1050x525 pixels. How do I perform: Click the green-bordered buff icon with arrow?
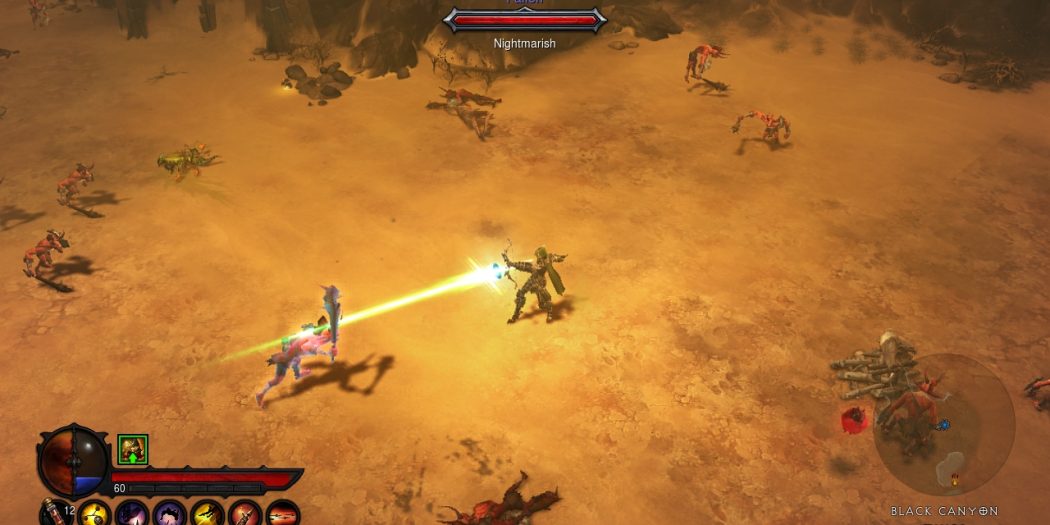tap(132, 449)
